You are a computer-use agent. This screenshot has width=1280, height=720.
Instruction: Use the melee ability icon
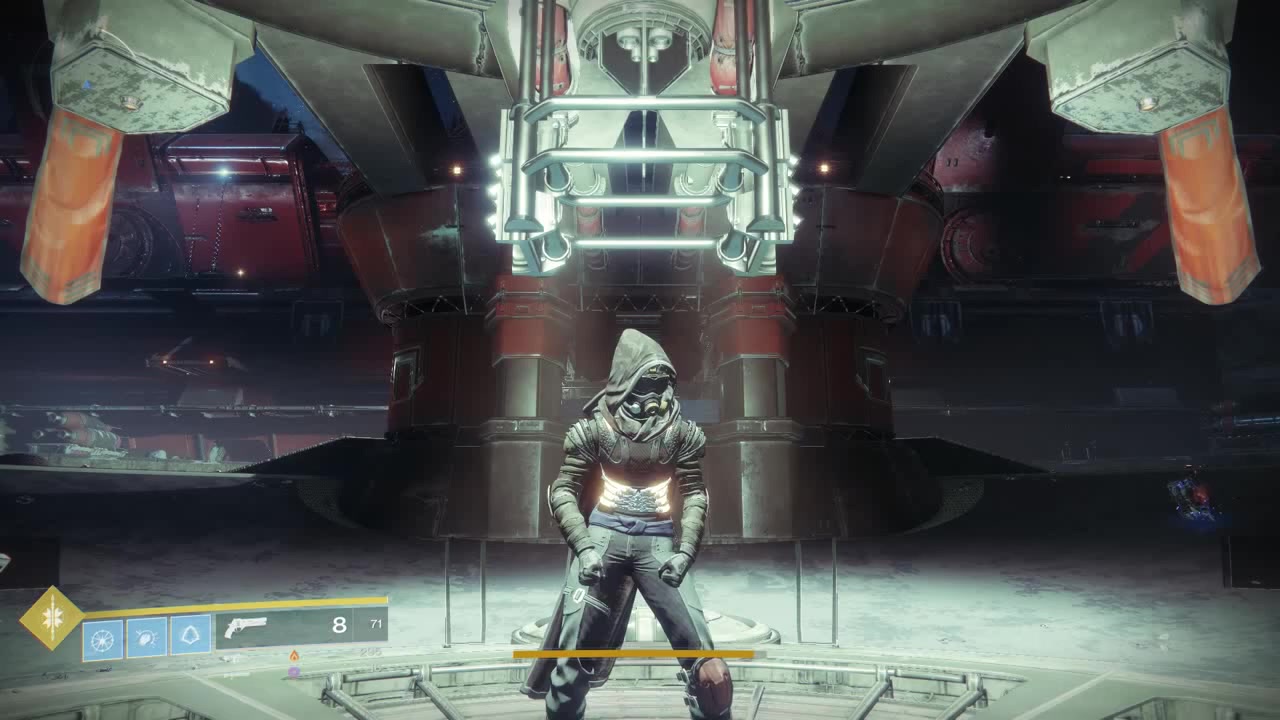click(x=146, y=637)
